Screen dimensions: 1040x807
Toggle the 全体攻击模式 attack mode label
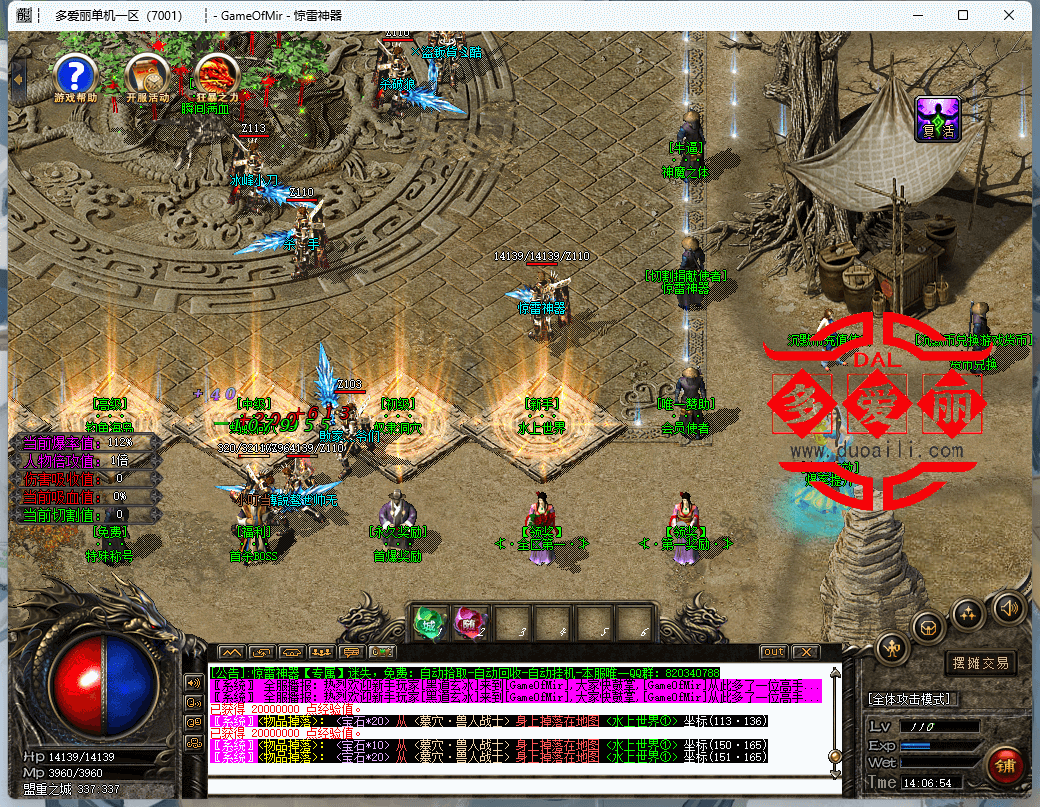tap(910, 698)
